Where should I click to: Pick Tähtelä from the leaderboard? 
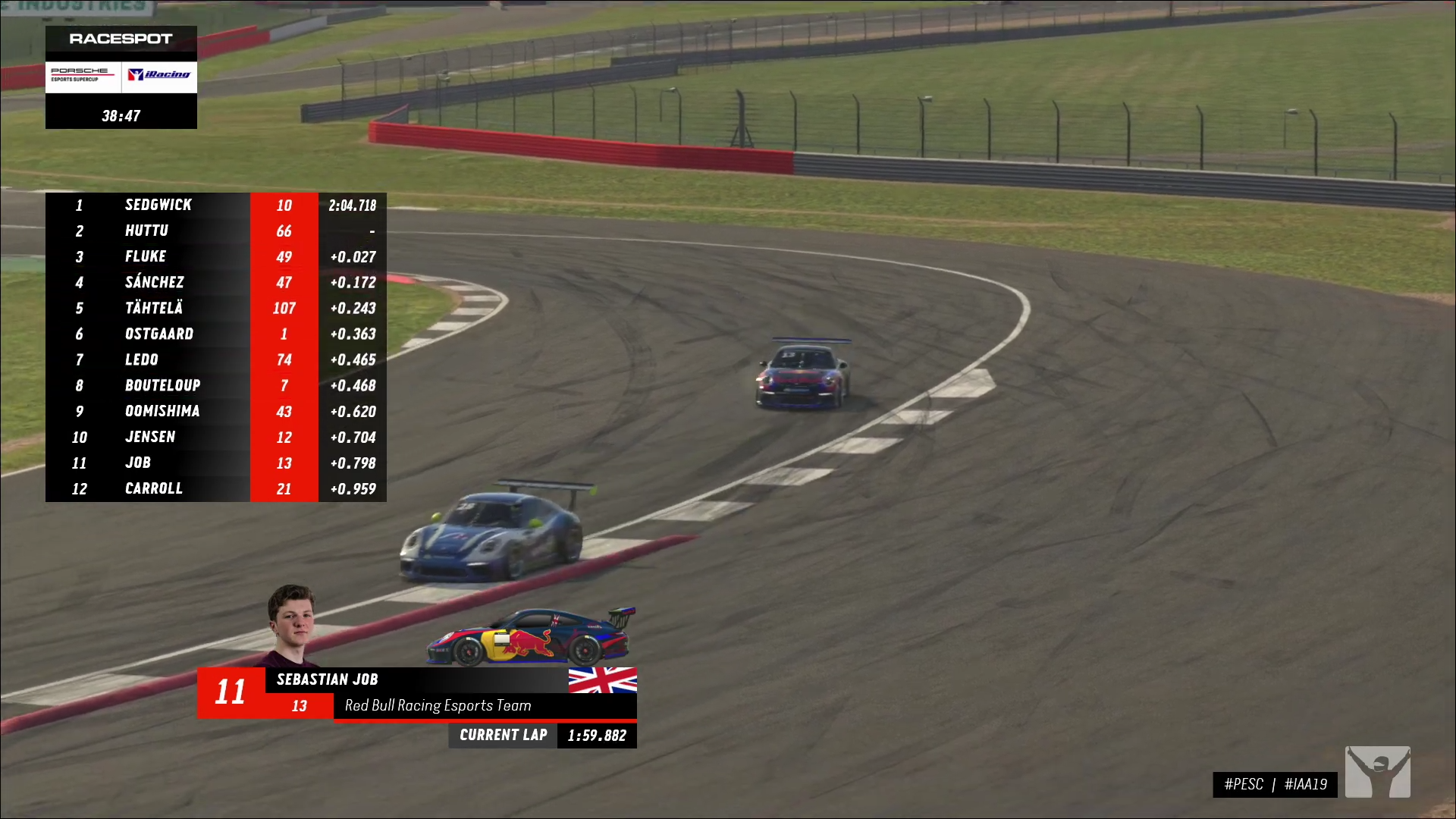(215, 308)
